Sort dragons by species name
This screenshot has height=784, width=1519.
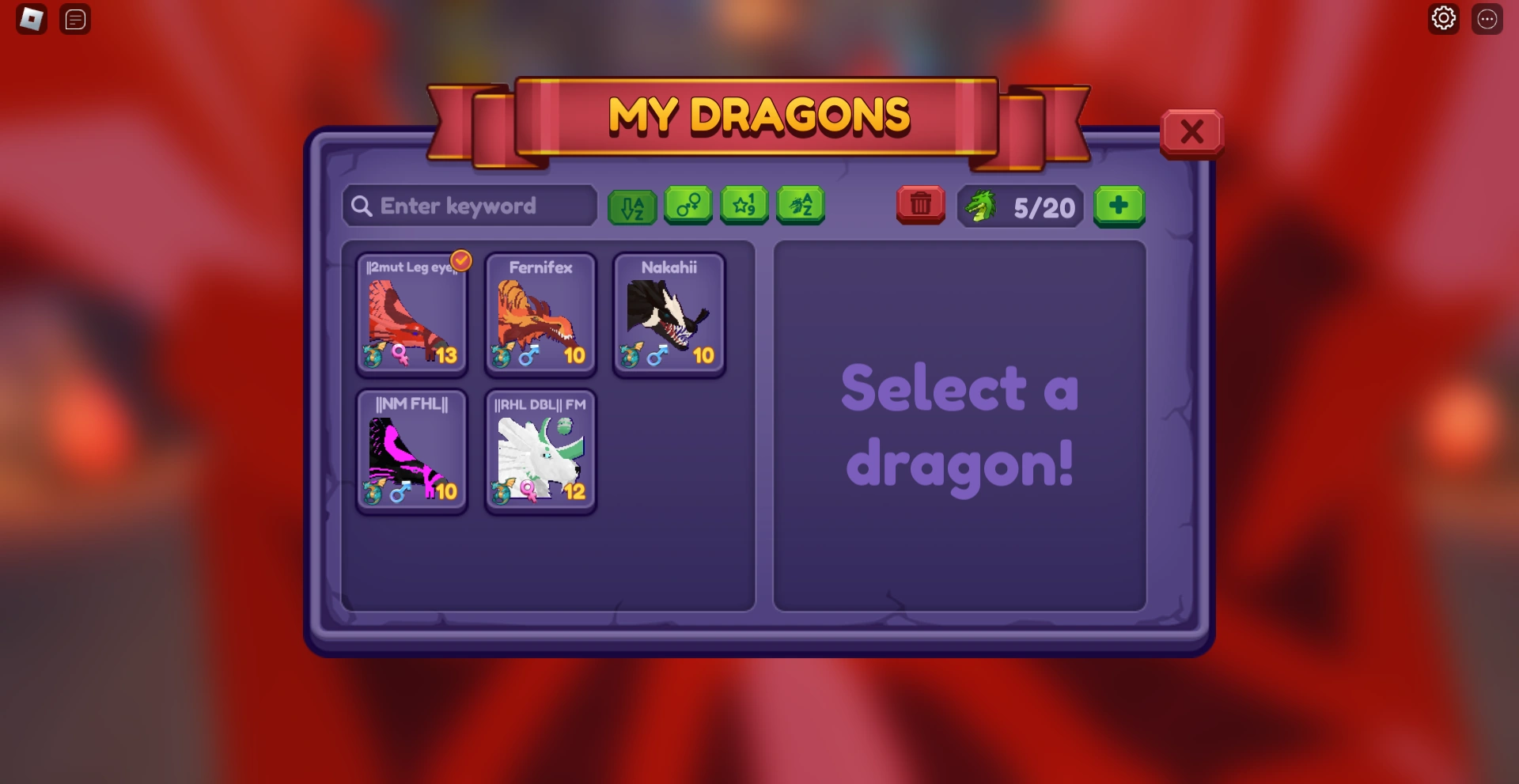coord(801,206)
